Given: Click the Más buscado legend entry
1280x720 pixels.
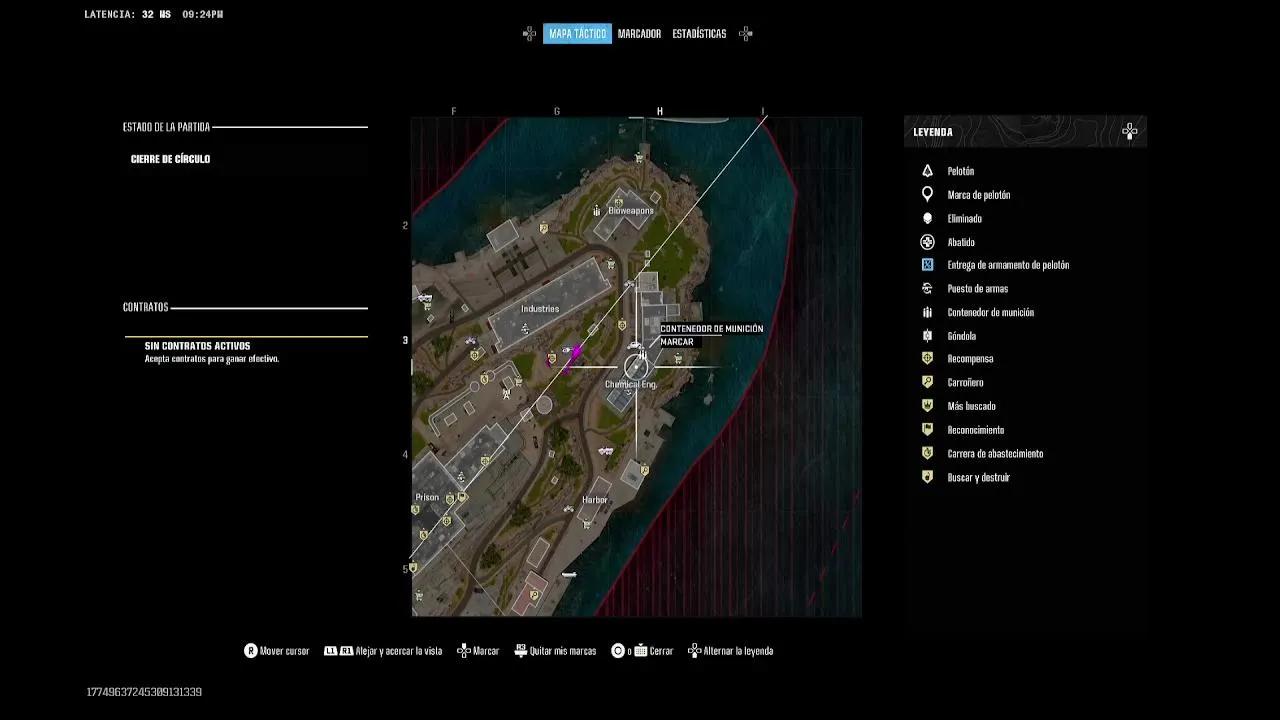Looking at the screenshot, I should tap(971, 406).
